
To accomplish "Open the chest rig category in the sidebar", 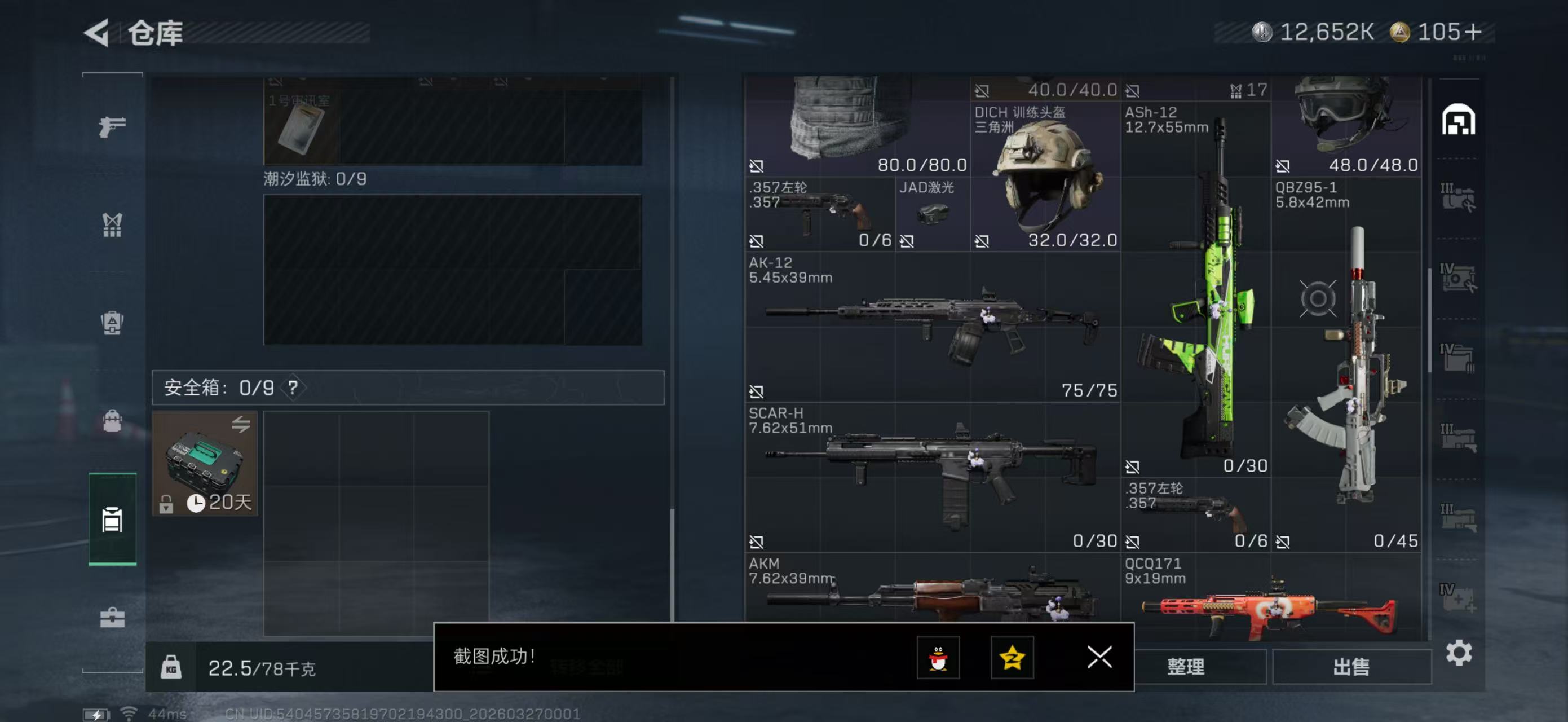I will [x=112, y=225].
